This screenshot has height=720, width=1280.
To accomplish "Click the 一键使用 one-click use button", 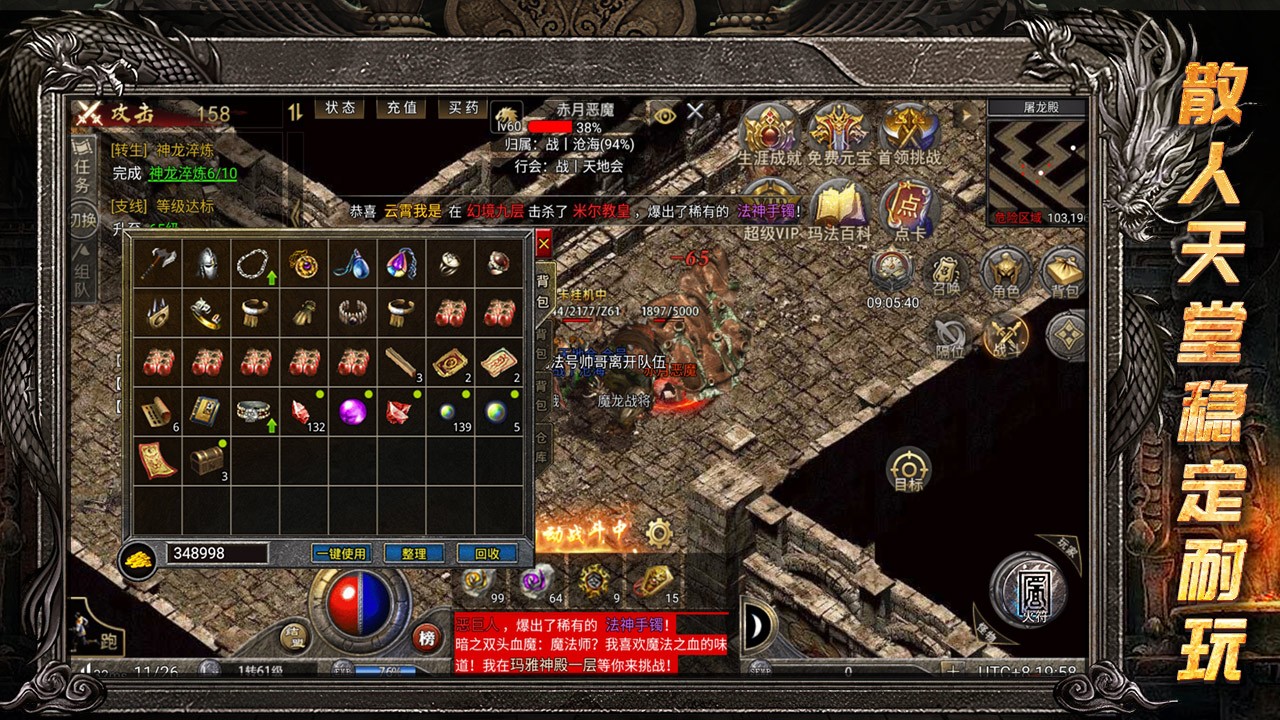I will coord(341,553).
